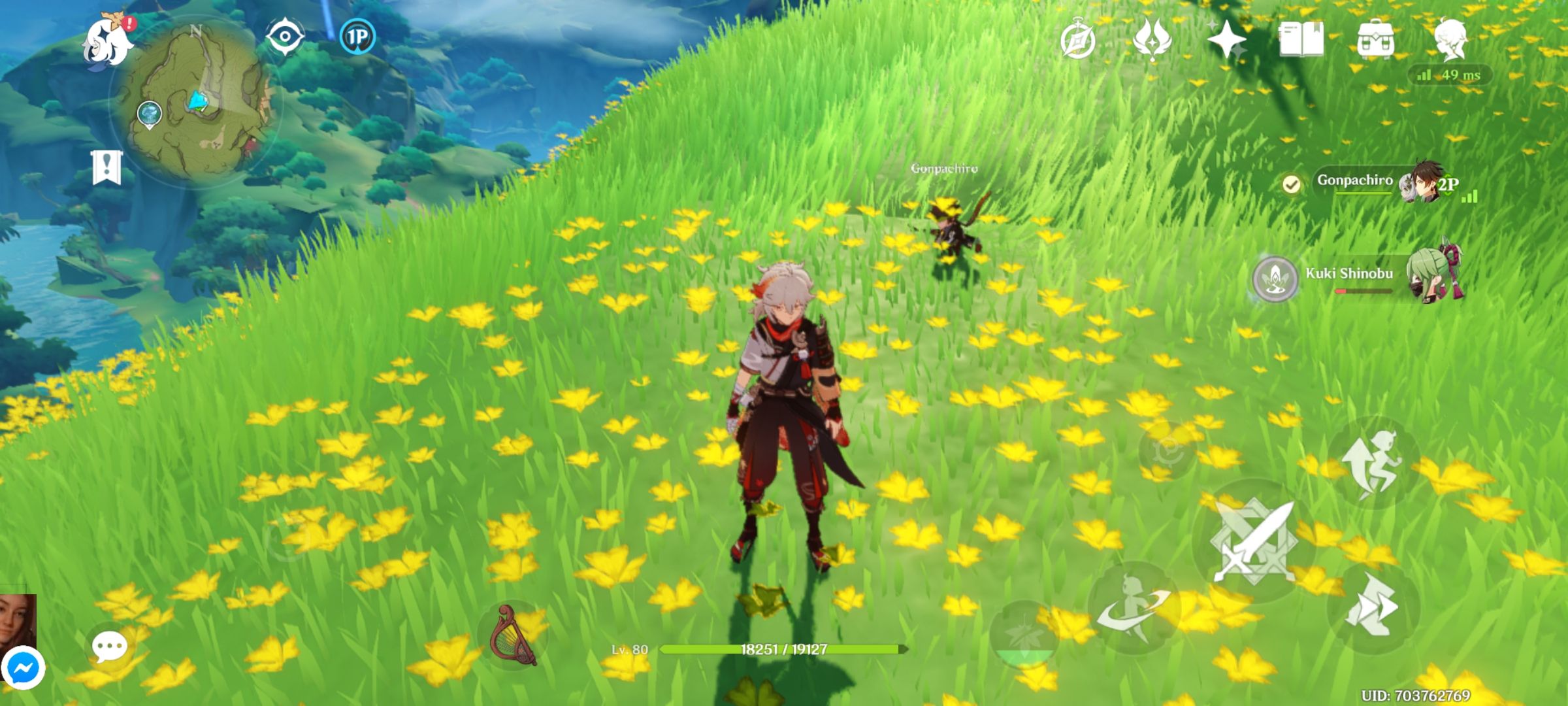Open the Inventory backpack
This screenshot has width=1568, height=706.
1376,39
